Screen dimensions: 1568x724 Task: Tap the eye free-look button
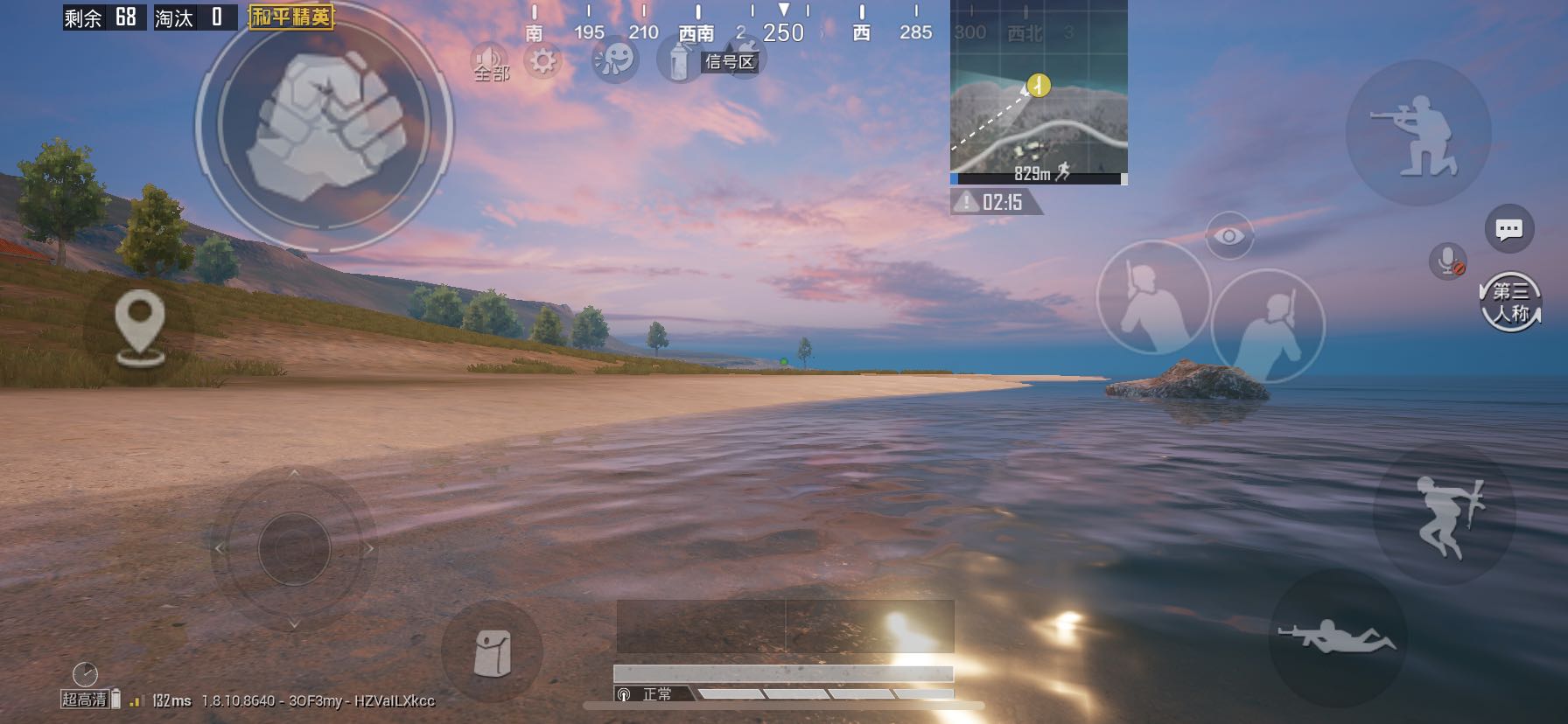click(1228, 236)
